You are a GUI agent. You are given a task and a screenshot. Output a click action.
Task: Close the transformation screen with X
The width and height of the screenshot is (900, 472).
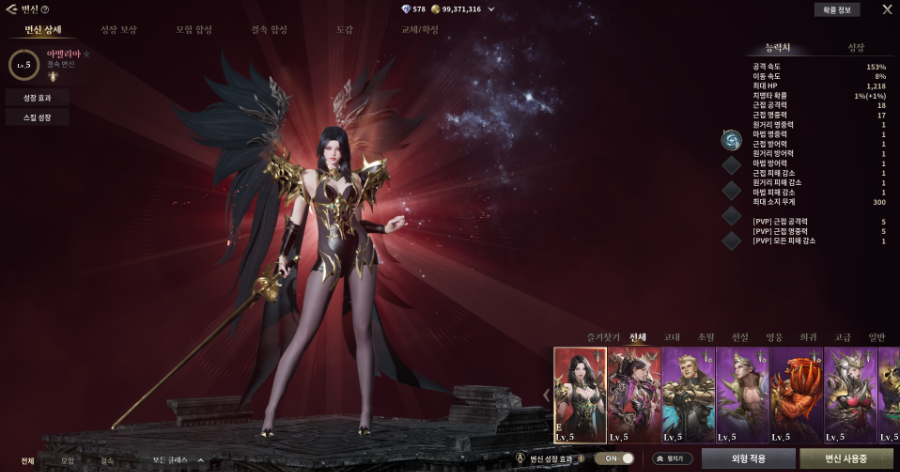point(886,10)
